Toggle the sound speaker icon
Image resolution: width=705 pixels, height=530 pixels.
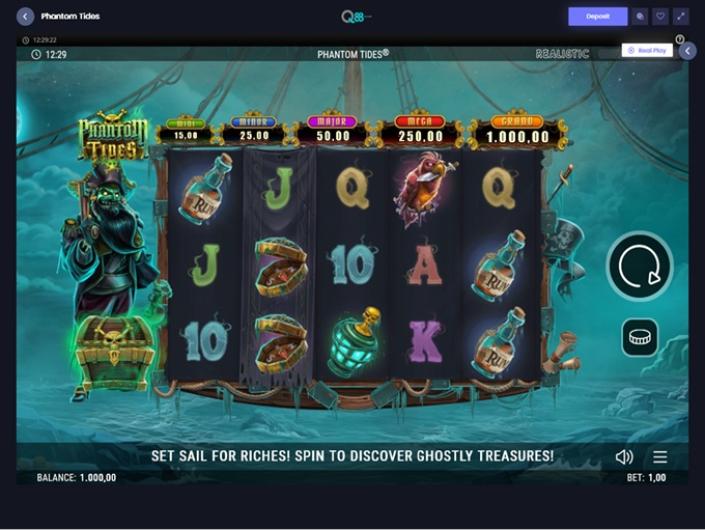624,456
